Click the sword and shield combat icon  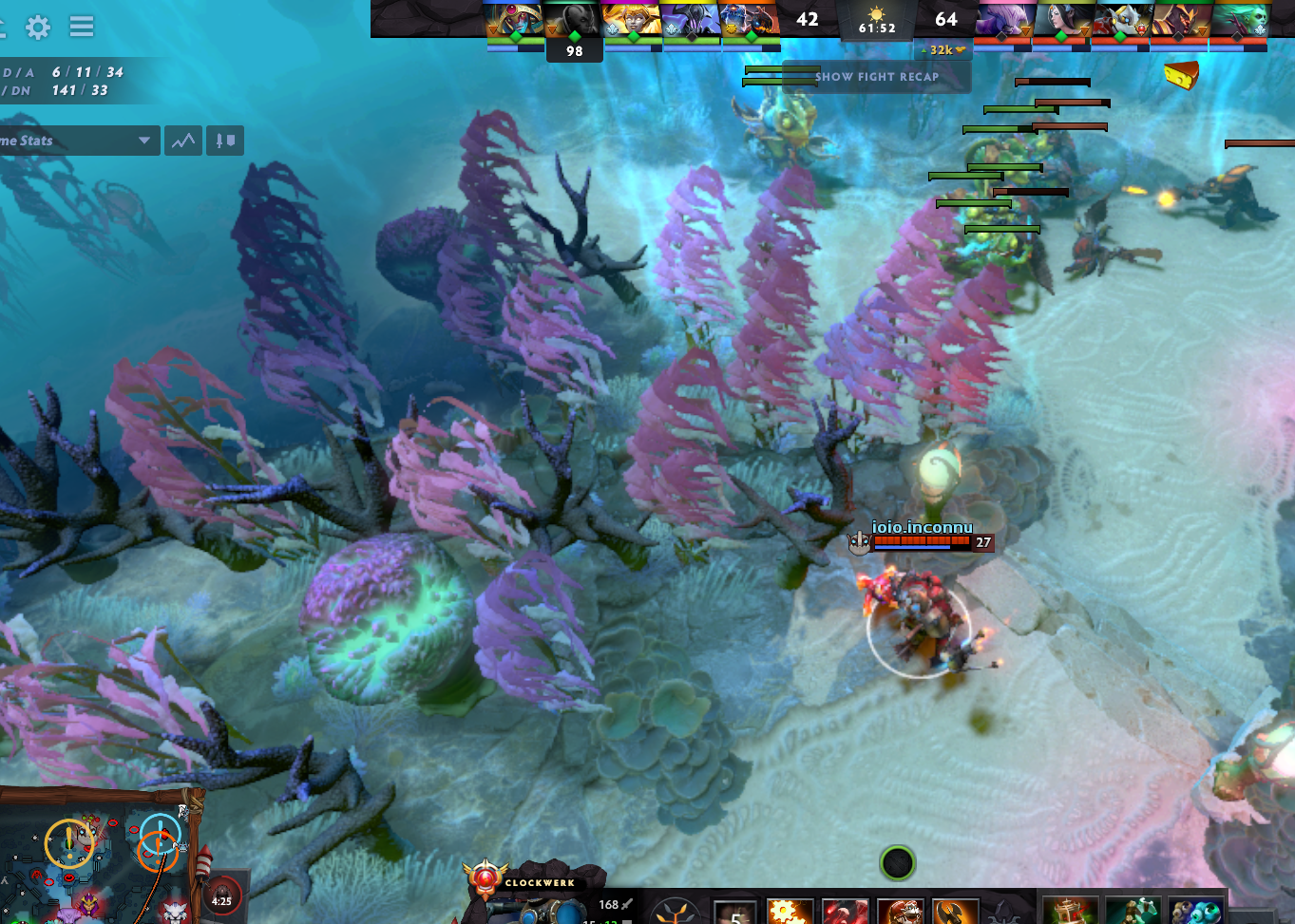[224, 140]
